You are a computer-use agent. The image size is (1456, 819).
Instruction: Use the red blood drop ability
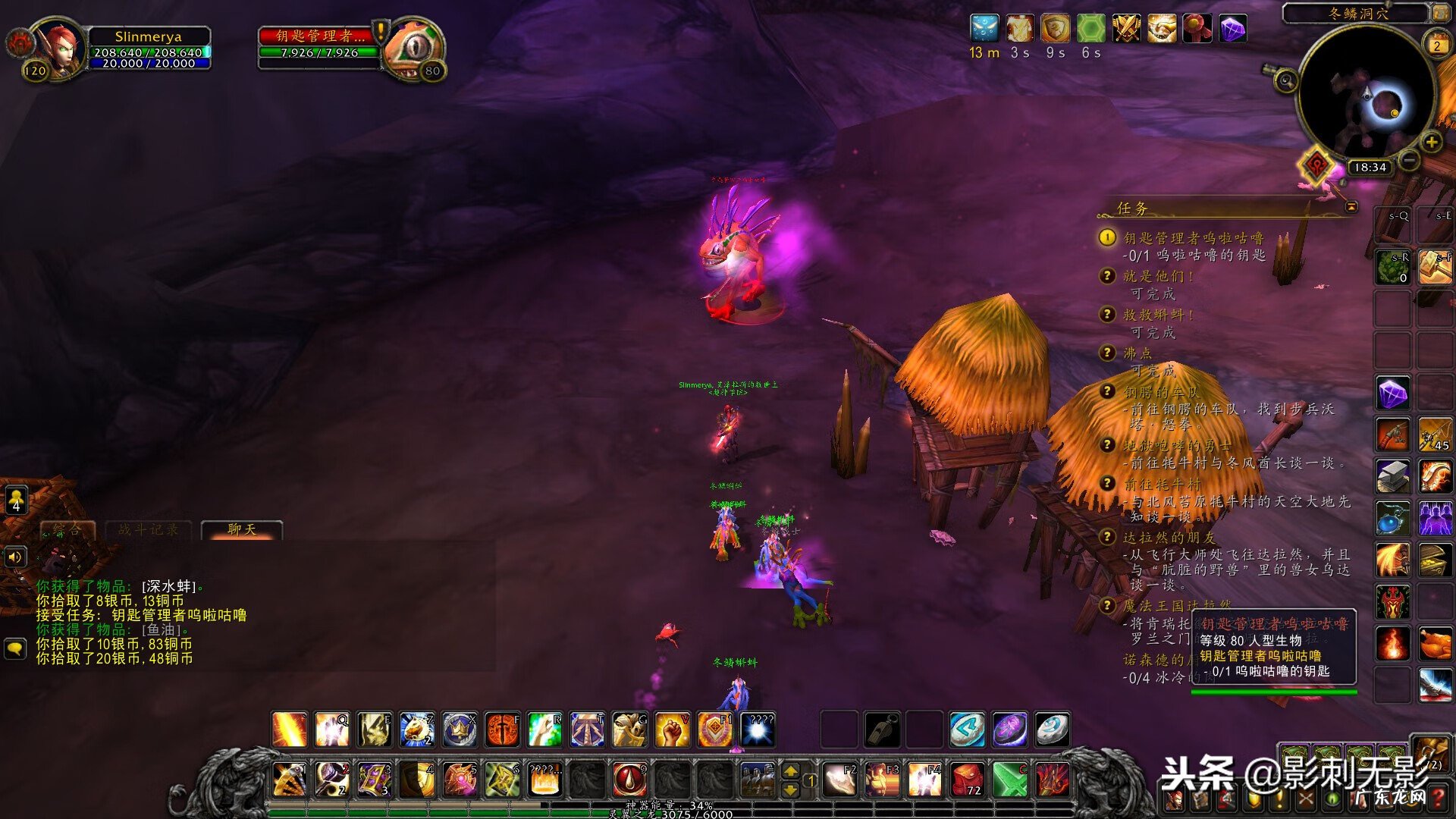point(629,780)
